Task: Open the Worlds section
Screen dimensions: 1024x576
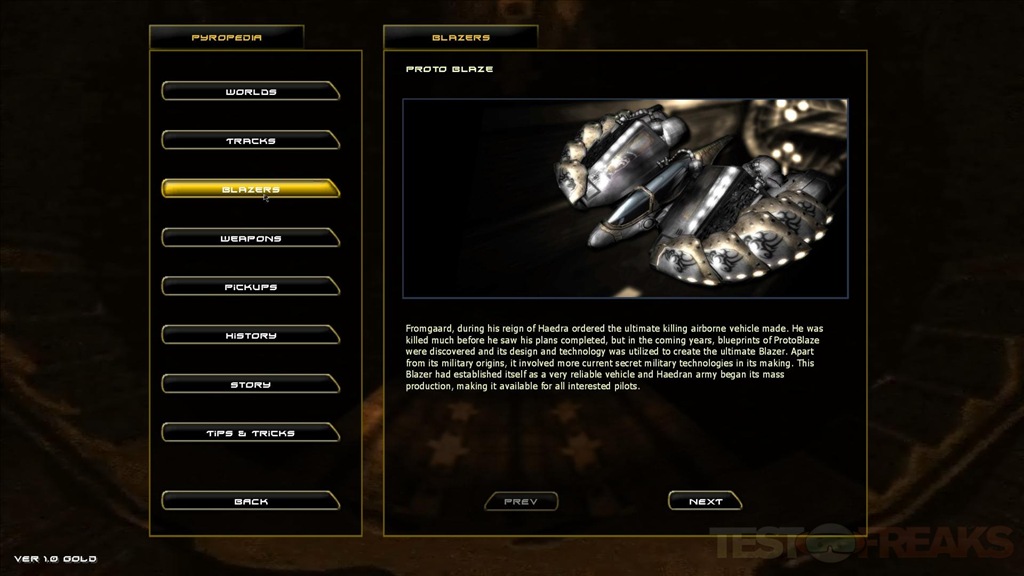Action: tap(250, 92)
